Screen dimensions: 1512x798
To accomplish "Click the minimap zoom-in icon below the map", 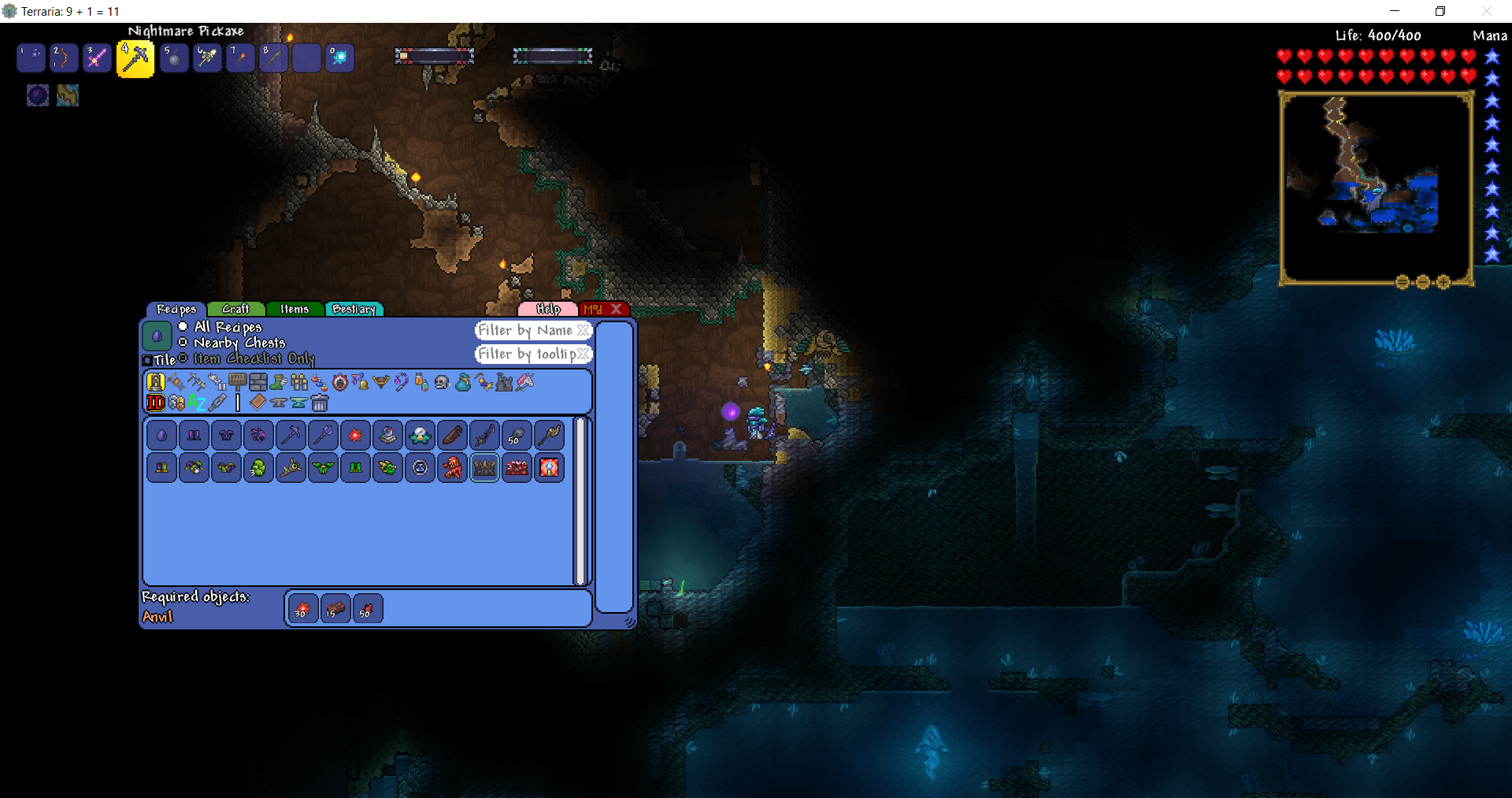I will 1443,283.
